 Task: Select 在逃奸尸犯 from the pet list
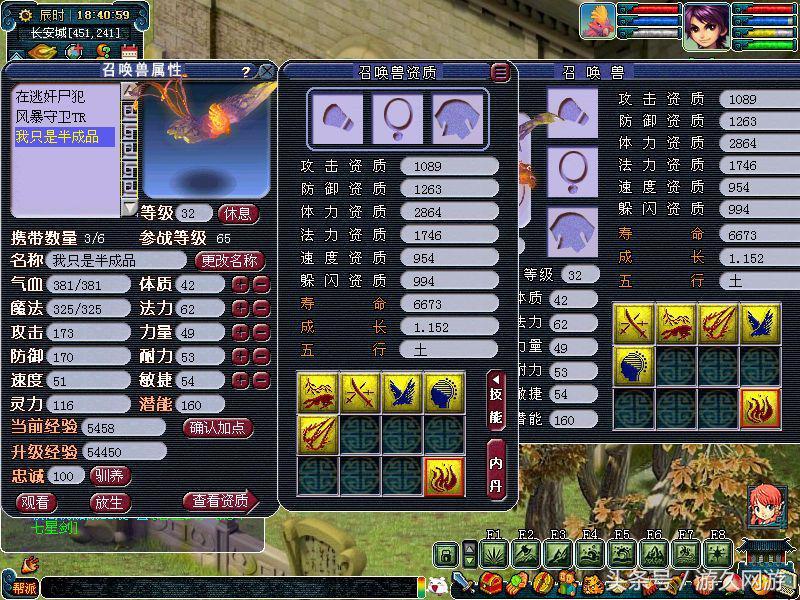point(51,97)
